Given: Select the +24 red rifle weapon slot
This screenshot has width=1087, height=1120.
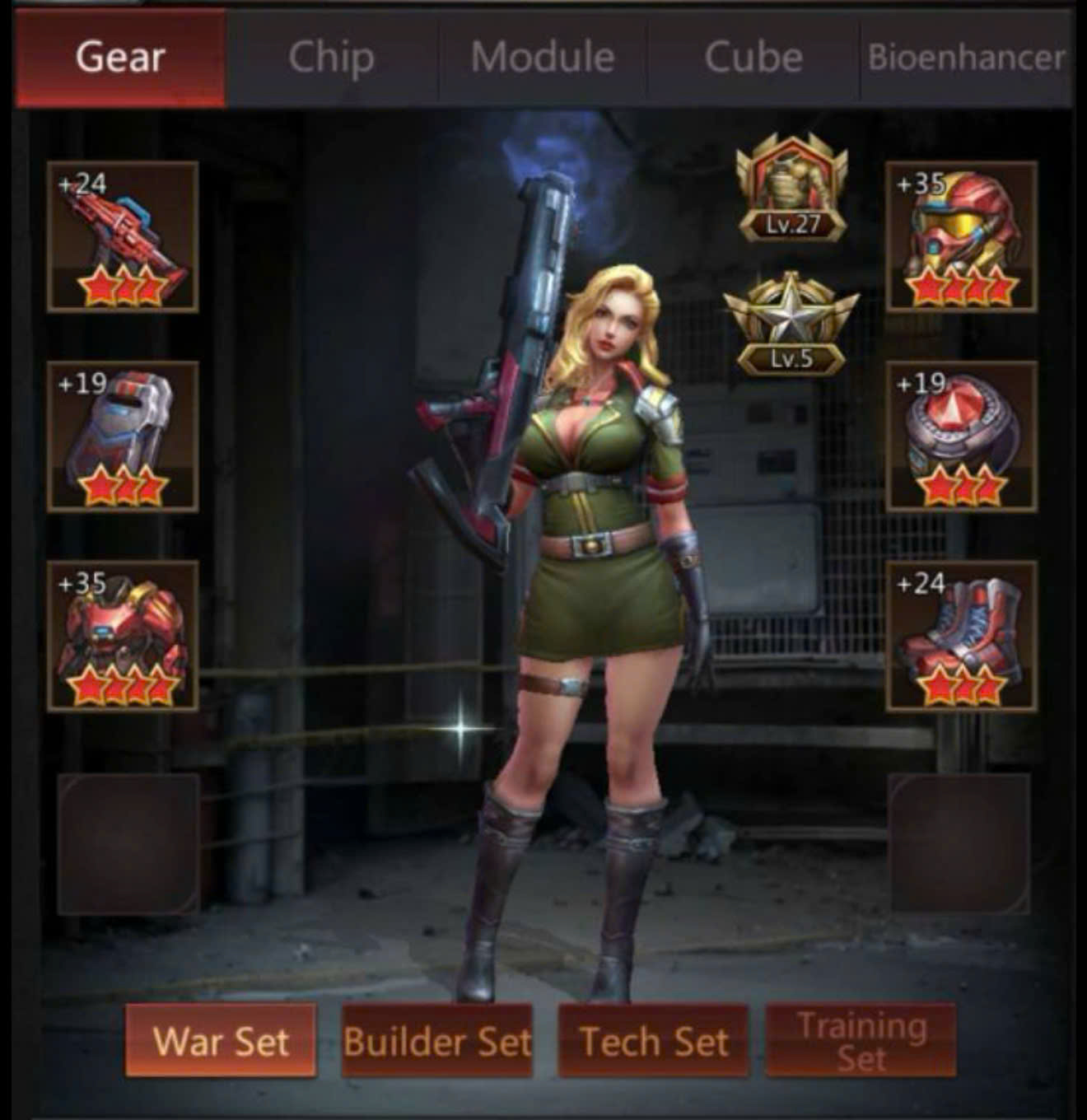Looking at the screenshot, I should click(123, 237).
